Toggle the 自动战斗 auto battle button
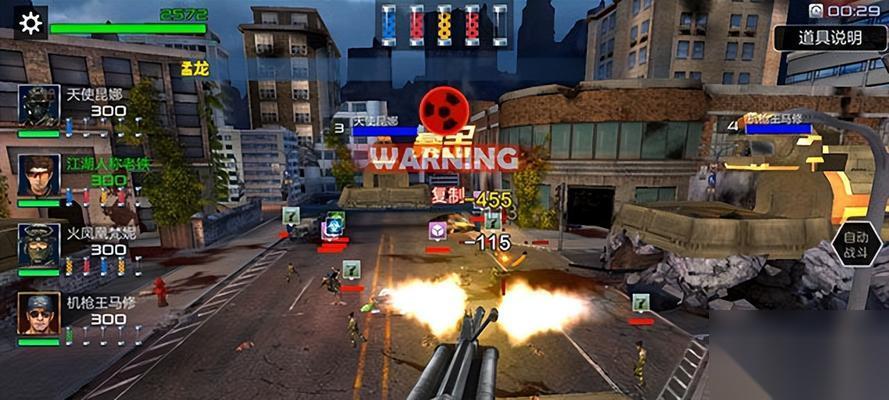Image resolution: width=889 pixels, height=400 pixels. coord(855,244)
